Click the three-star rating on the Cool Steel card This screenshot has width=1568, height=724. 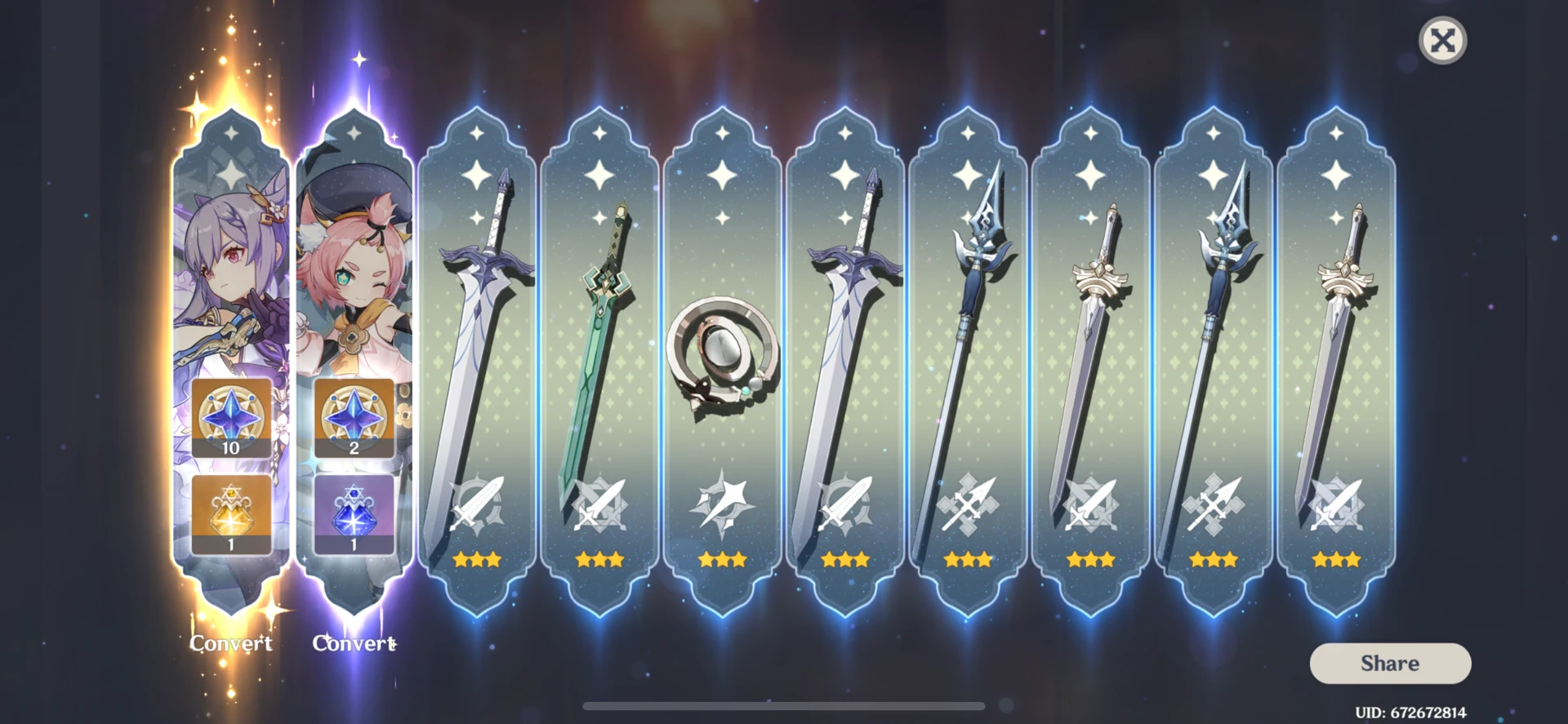(x=476, y=558)
